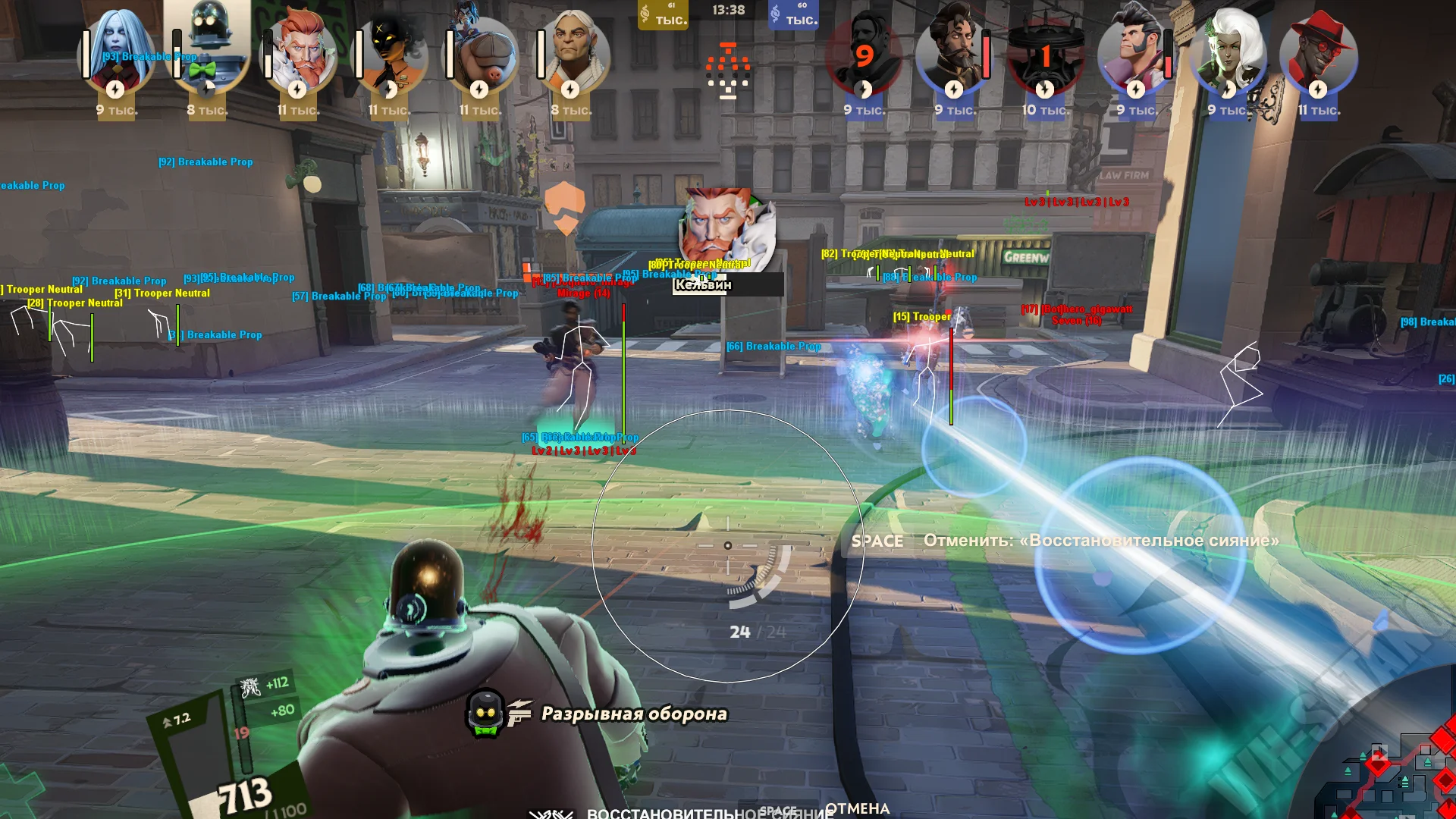The height and width of the screenshot is (819, 1456).
Task: Click the amber team souls total badge
Action: (664, 14)
